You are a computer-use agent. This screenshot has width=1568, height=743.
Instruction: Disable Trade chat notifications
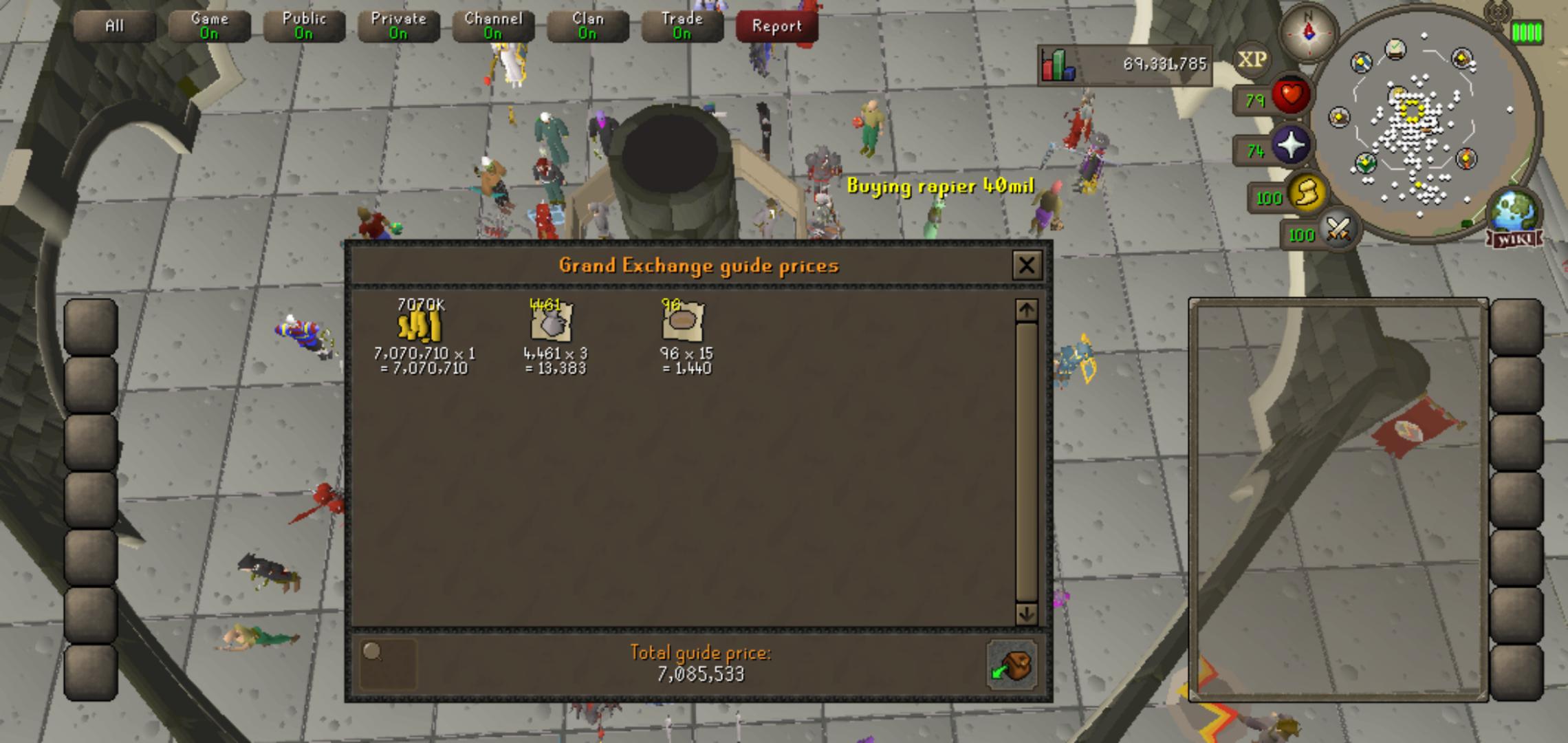pos(682,25)
